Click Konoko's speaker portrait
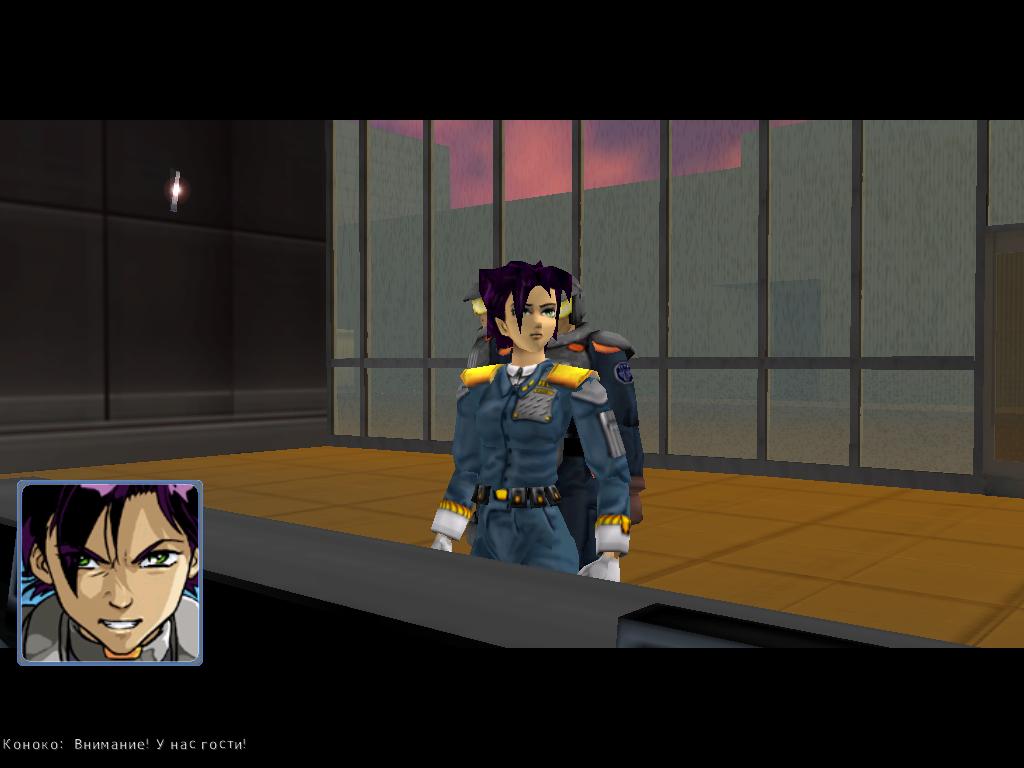1024x768 pixels. point(110,572)
